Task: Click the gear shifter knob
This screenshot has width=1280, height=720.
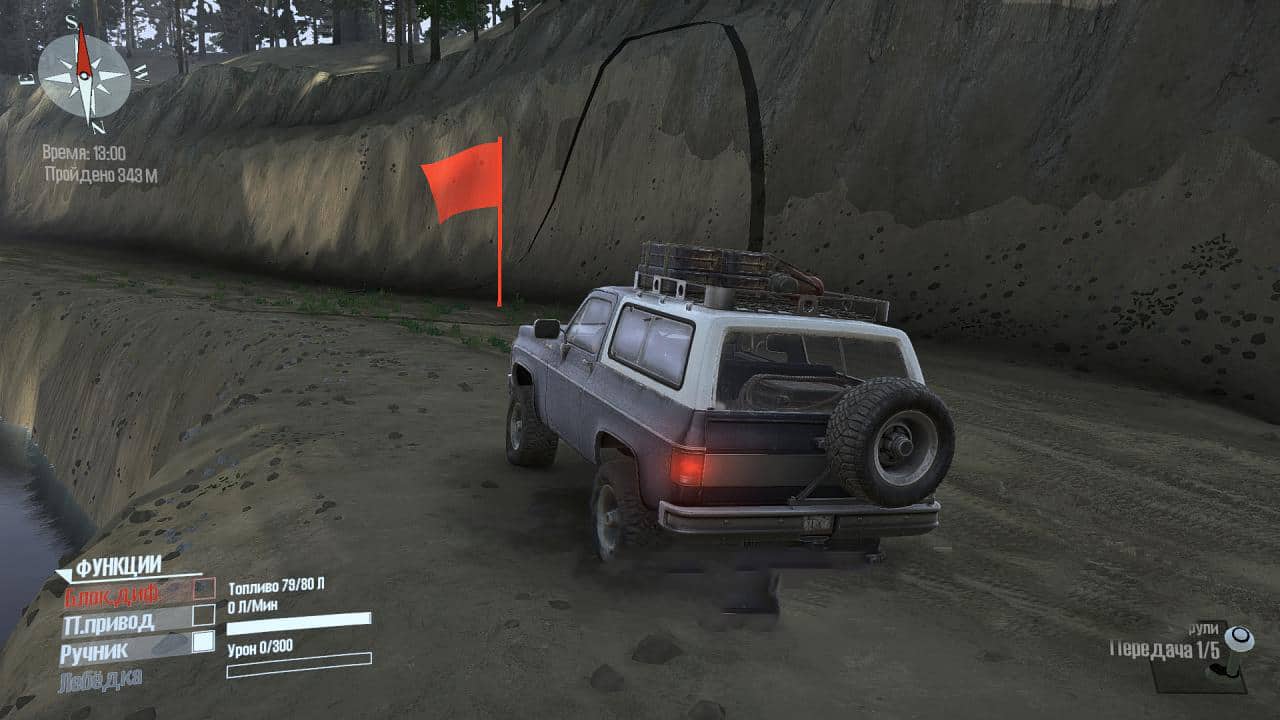Action: [x=1238, y=638]
